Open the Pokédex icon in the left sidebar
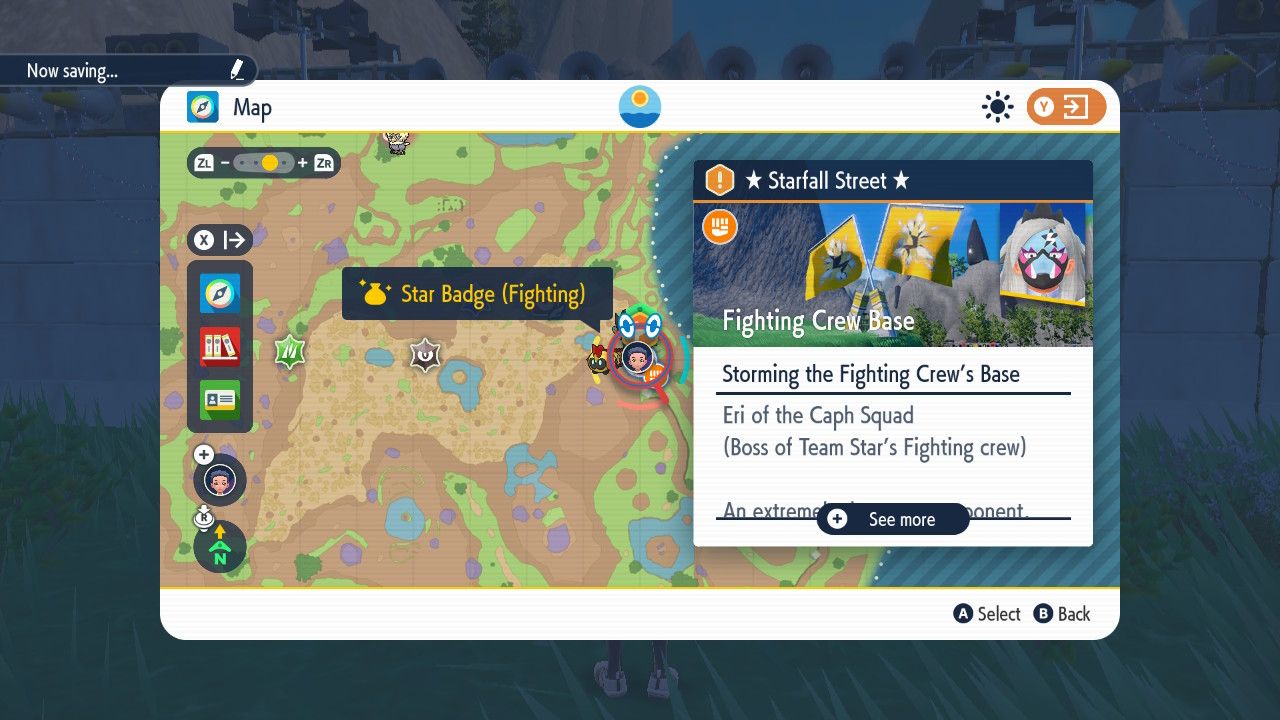 [x=219, y=348]
